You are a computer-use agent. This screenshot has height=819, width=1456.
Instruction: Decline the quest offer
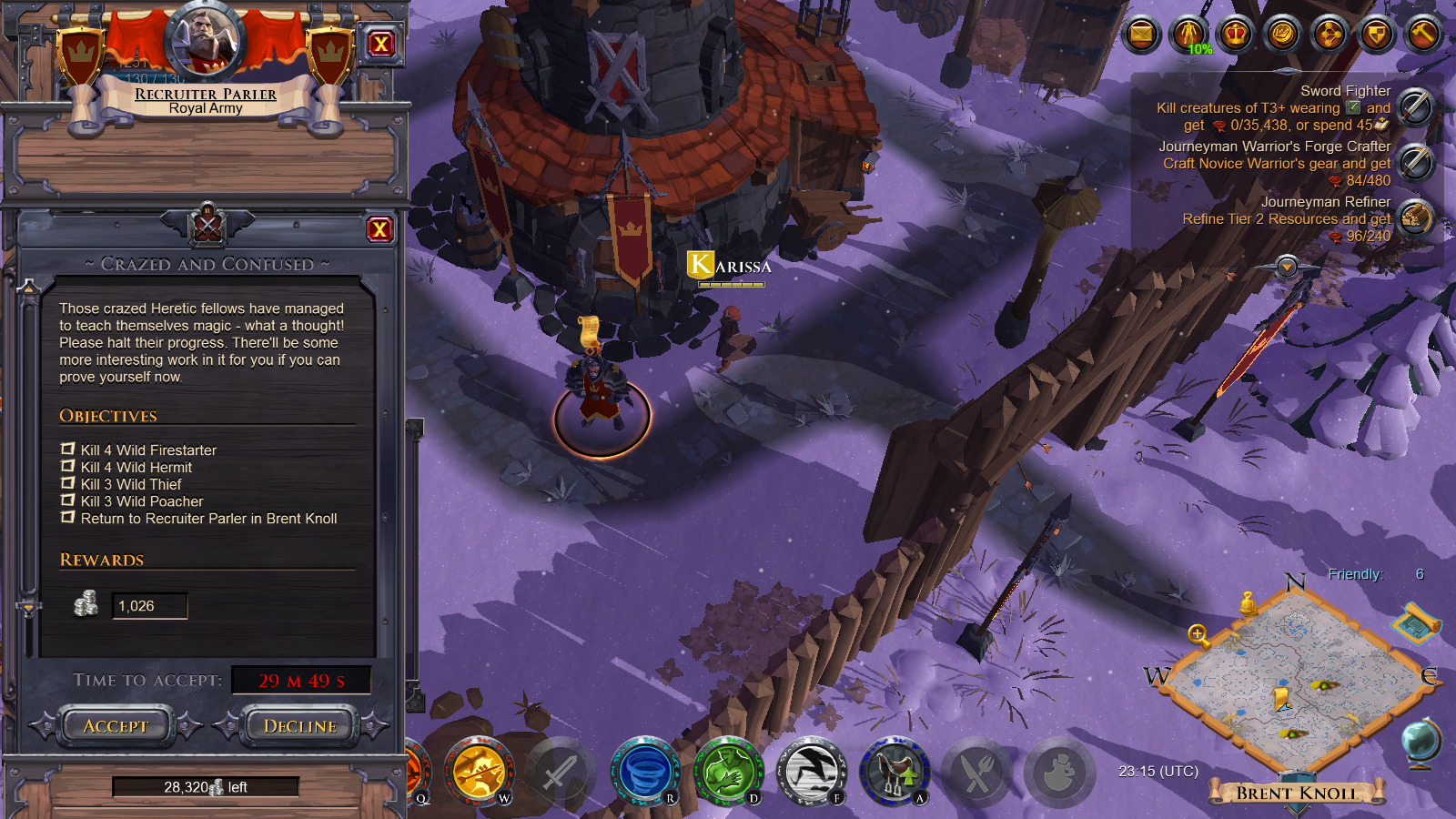pos(298,725)
